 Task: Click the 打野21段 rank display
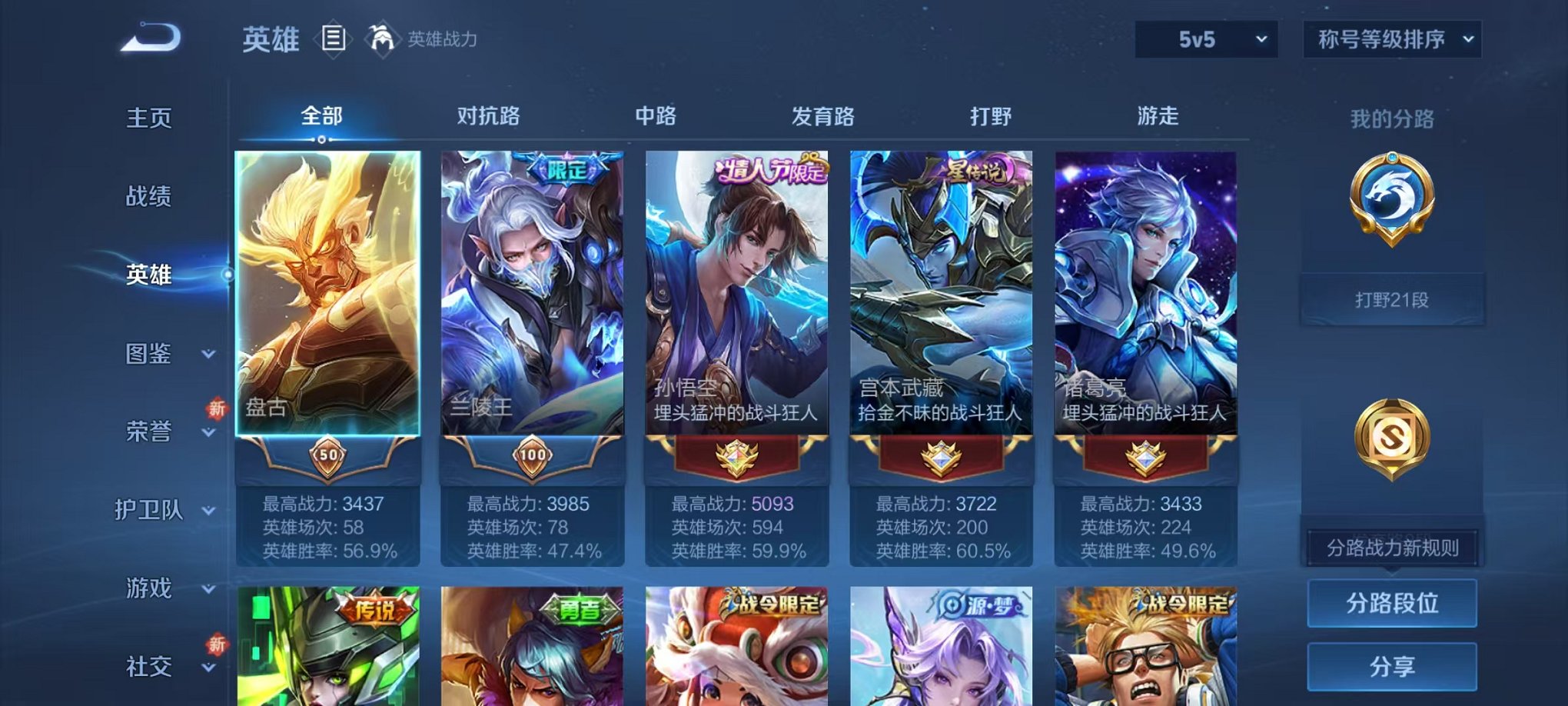click(x=1392, y=299)
